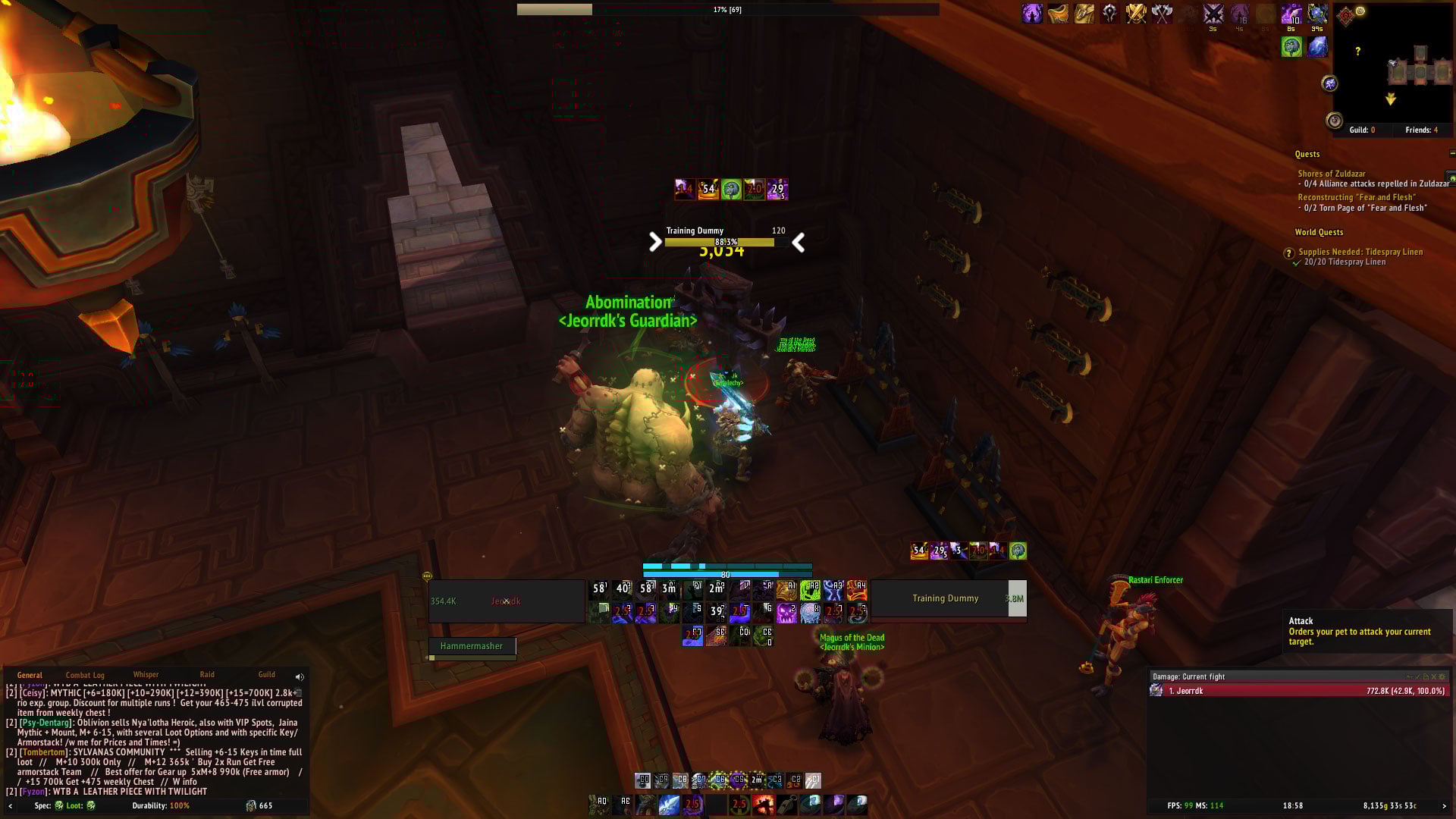Open the Friends list counter
The width and height of the screenshot is (1456, 819).
[1421, 130]
